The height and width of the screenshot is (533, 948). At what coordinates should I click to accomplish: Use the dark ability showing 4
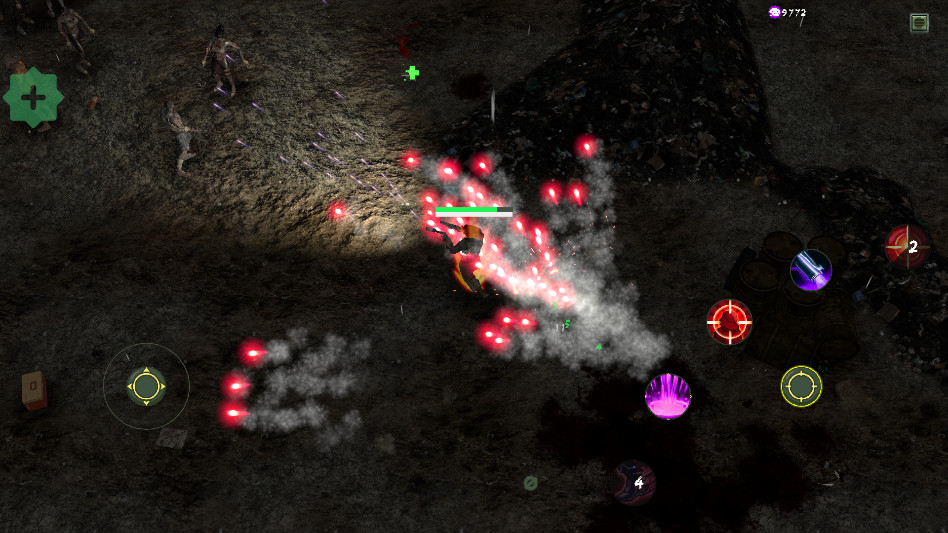pos(634,482)
